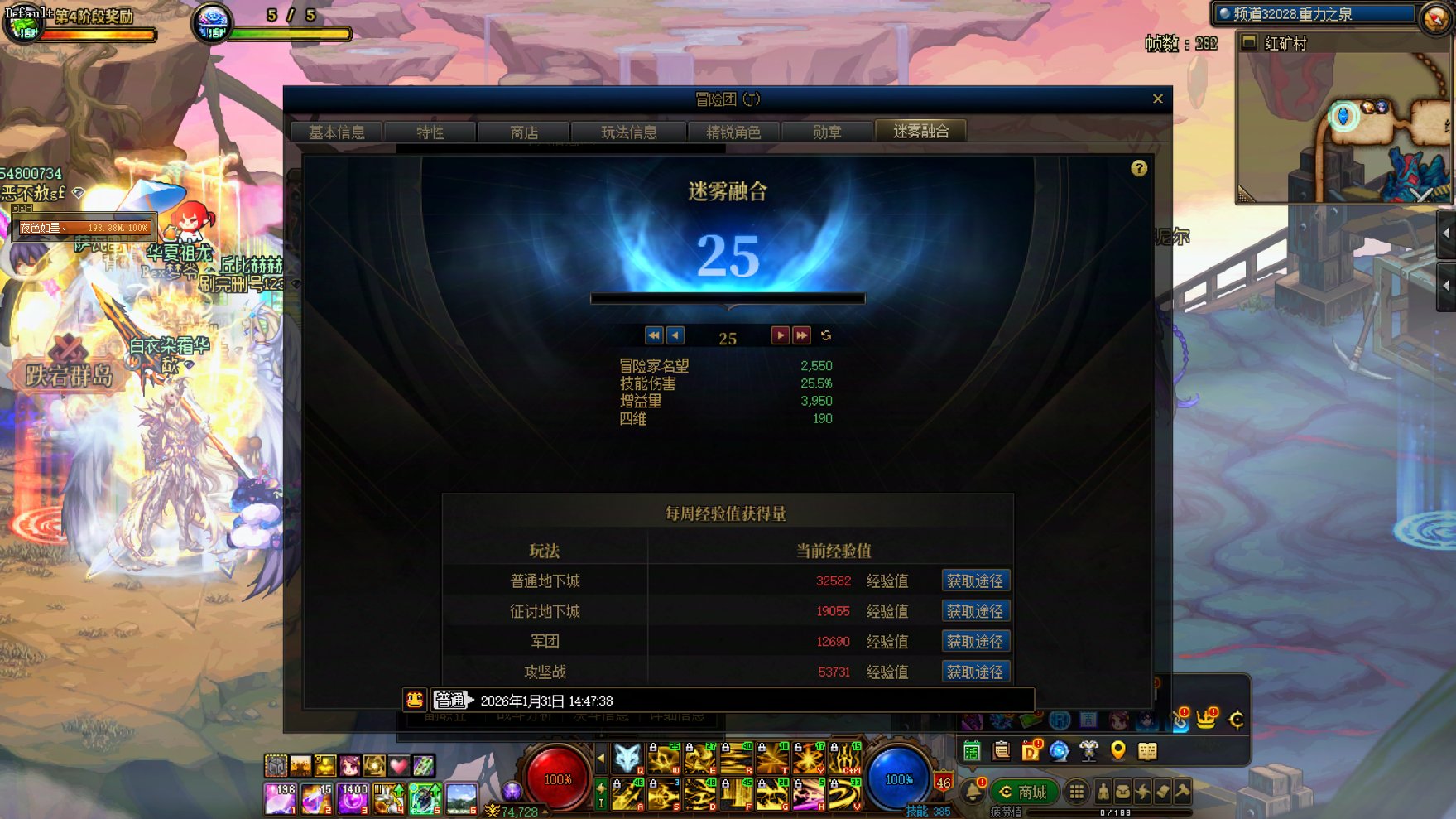
Task: Expand the 普通 chat channel selector
Action: tap(453, 700)
